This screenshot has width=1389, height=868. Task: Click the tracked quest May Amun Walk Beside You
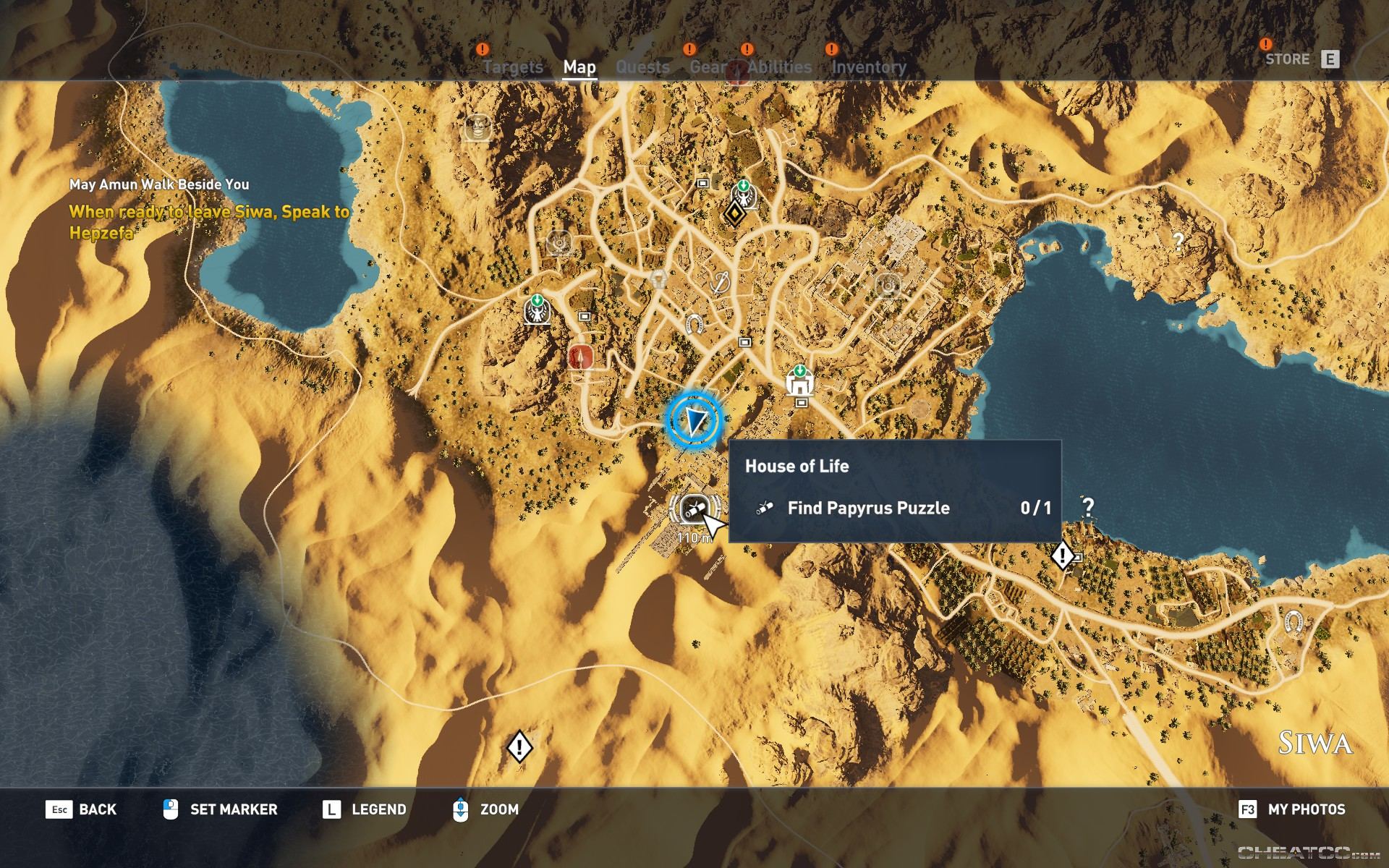[x=159, y=184]
